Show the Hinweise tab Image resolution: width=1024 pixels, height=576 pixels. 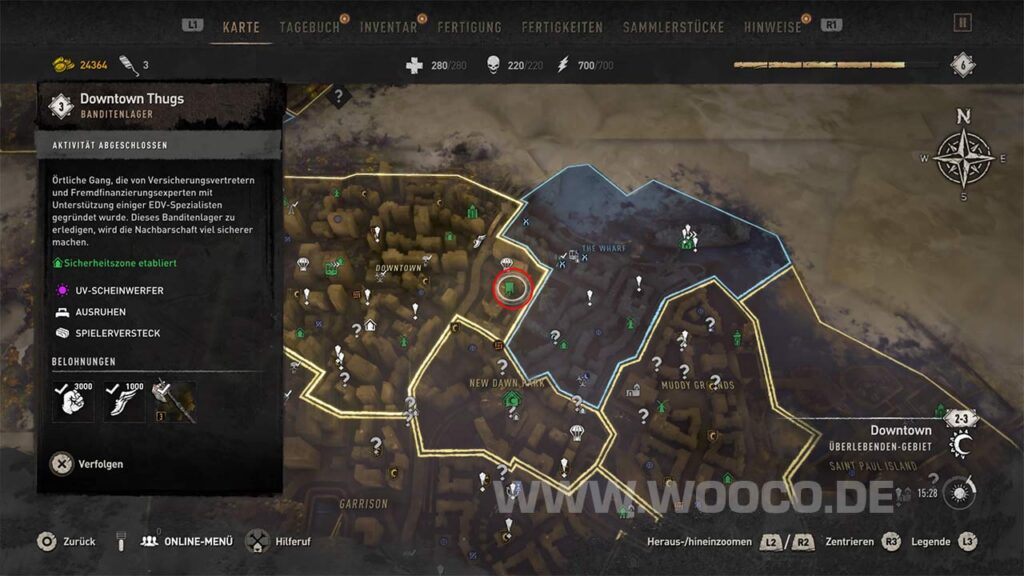pyautogui.click(x=772, y=28)
